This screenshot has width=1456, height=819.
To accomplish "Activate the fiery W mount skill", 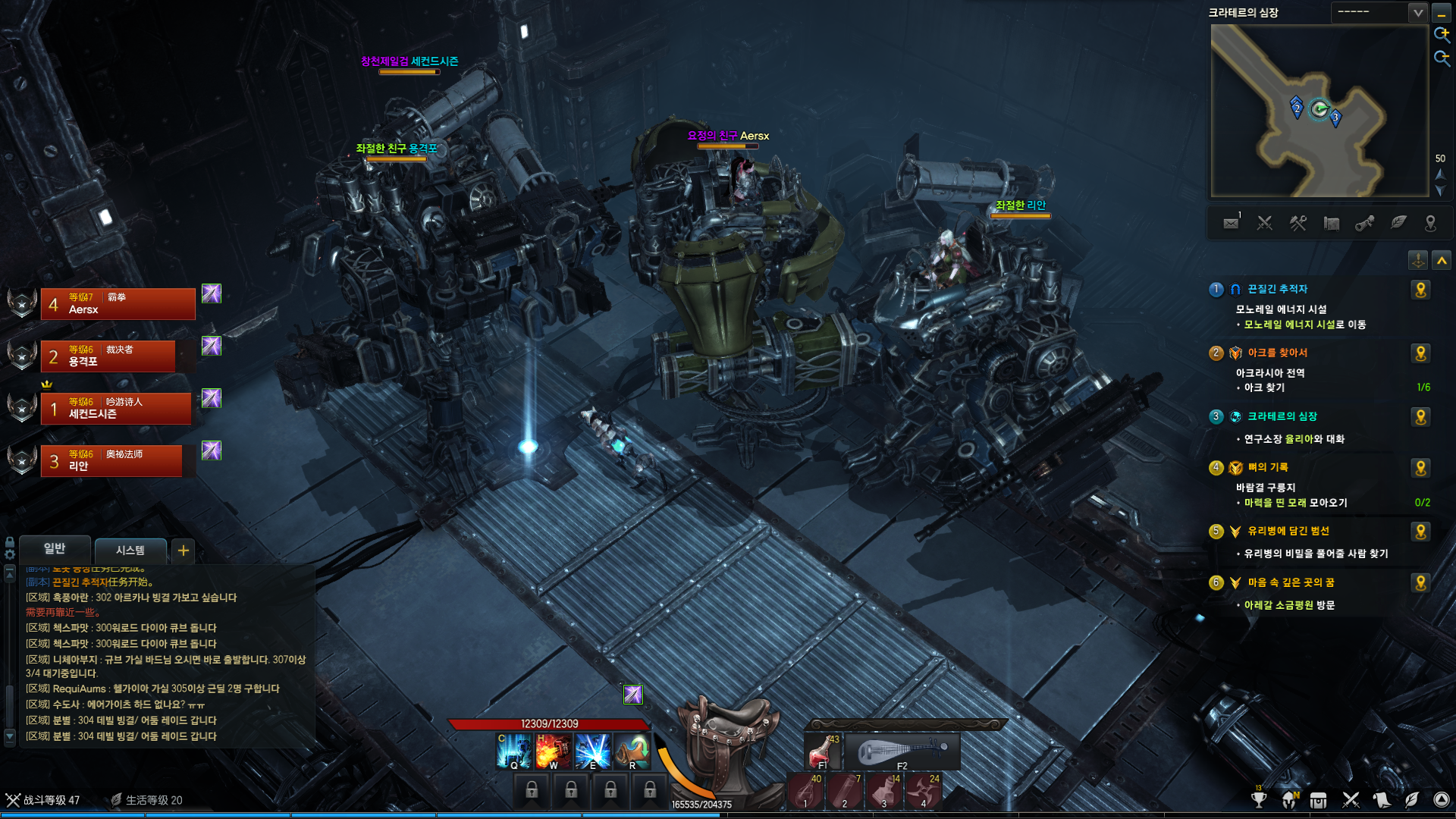I will (x=553, y=751).
